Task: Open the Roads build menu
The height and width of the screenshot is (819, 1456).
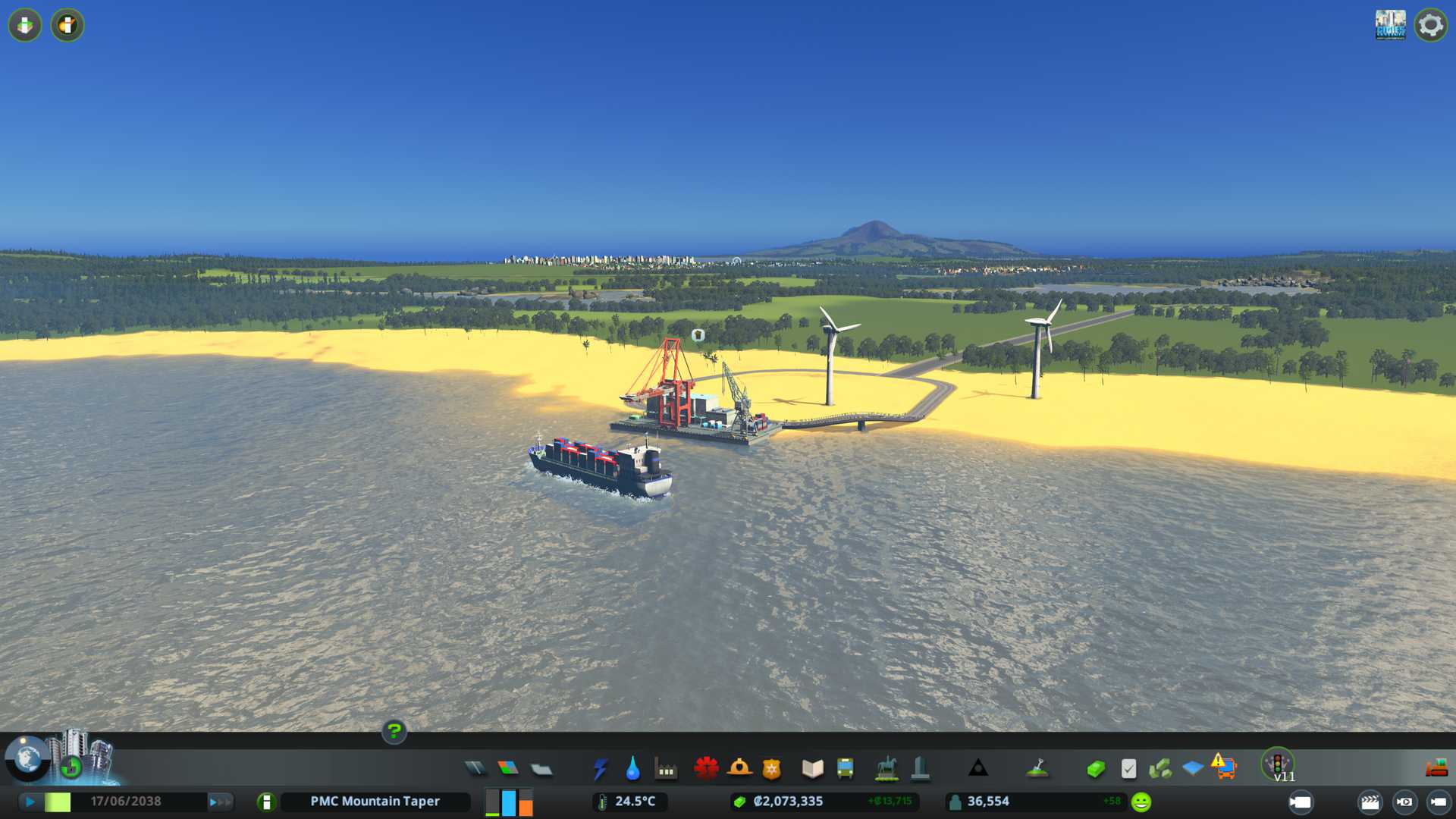Action: click(475, 769)
